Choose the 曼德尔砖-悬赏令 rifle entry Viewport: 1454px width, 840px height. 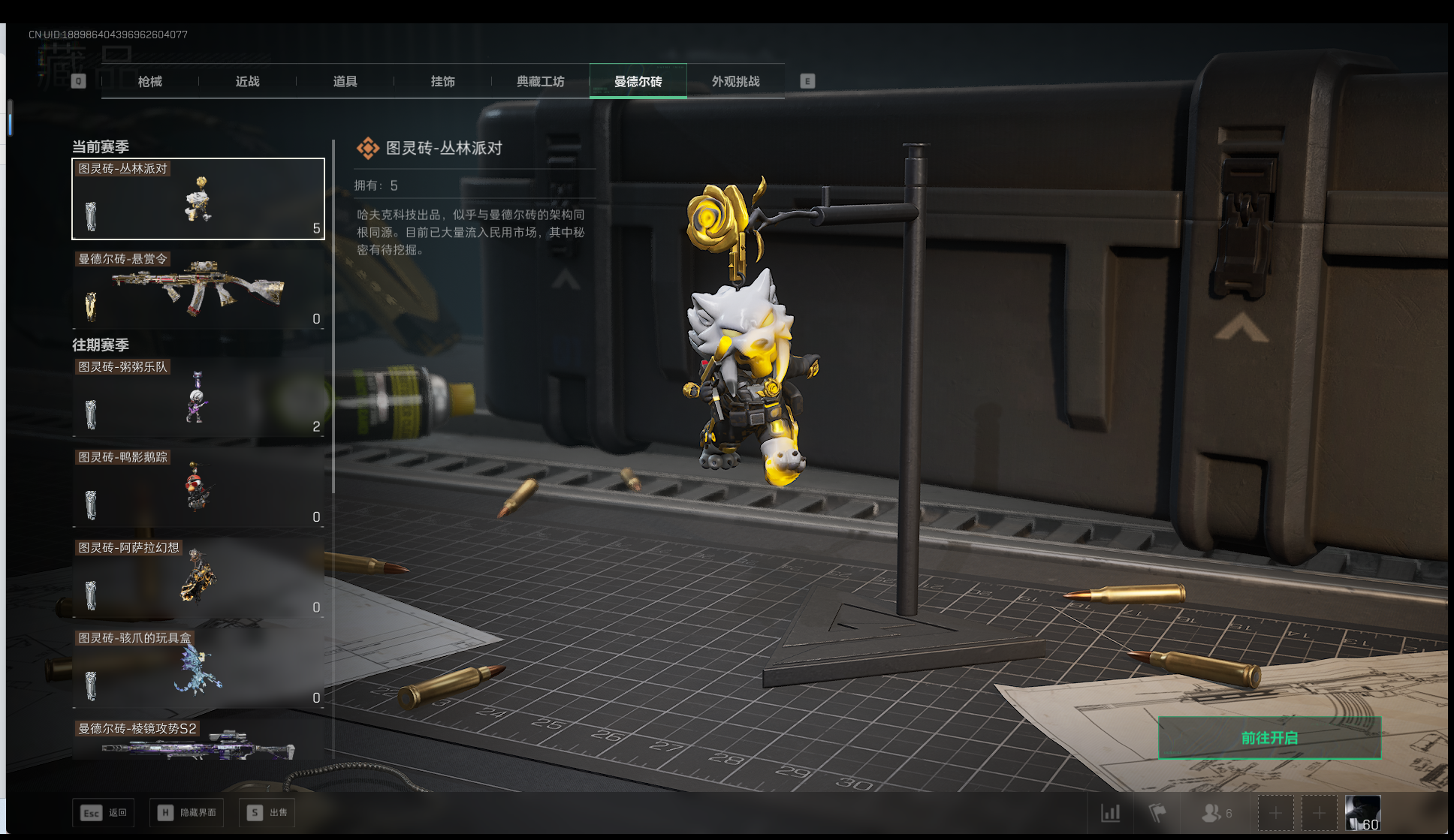pos(198,290)
